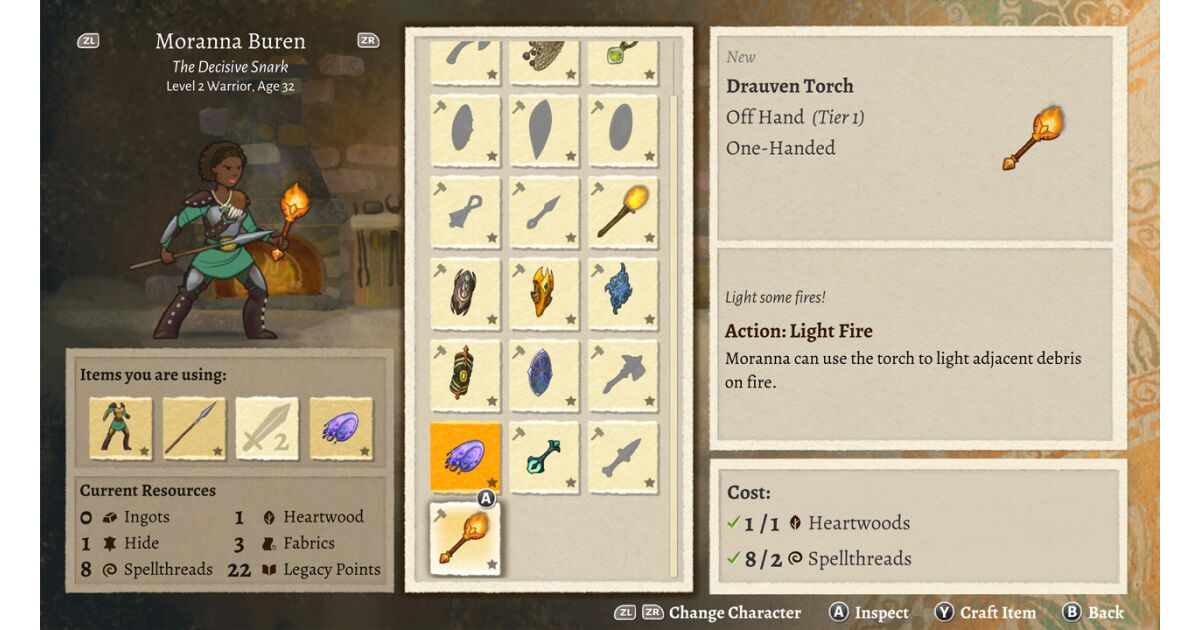Select the Drauven Torch crafting tile
This screenshot has width=1200, height=630.
[x=465, y=538]
